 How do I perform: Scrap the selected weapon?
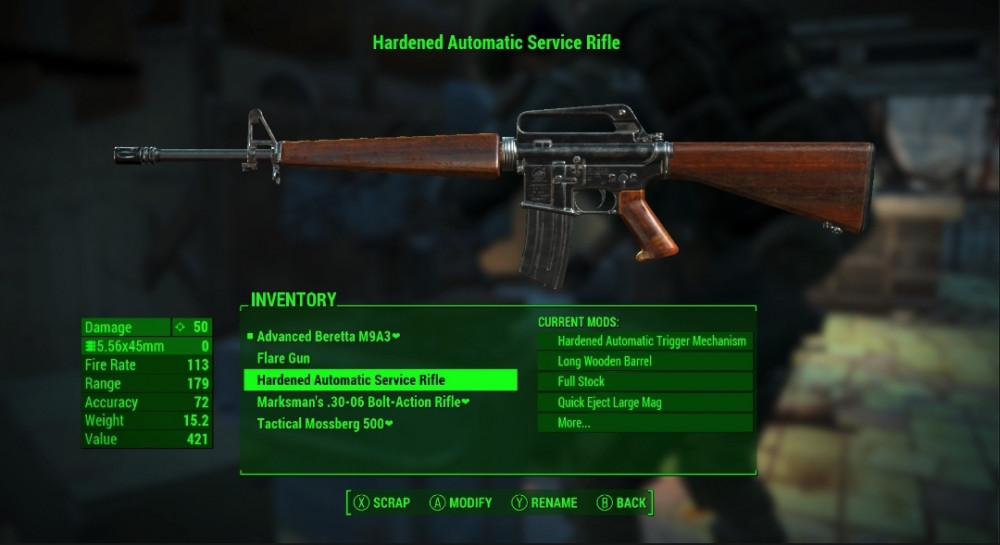[381, 503]
